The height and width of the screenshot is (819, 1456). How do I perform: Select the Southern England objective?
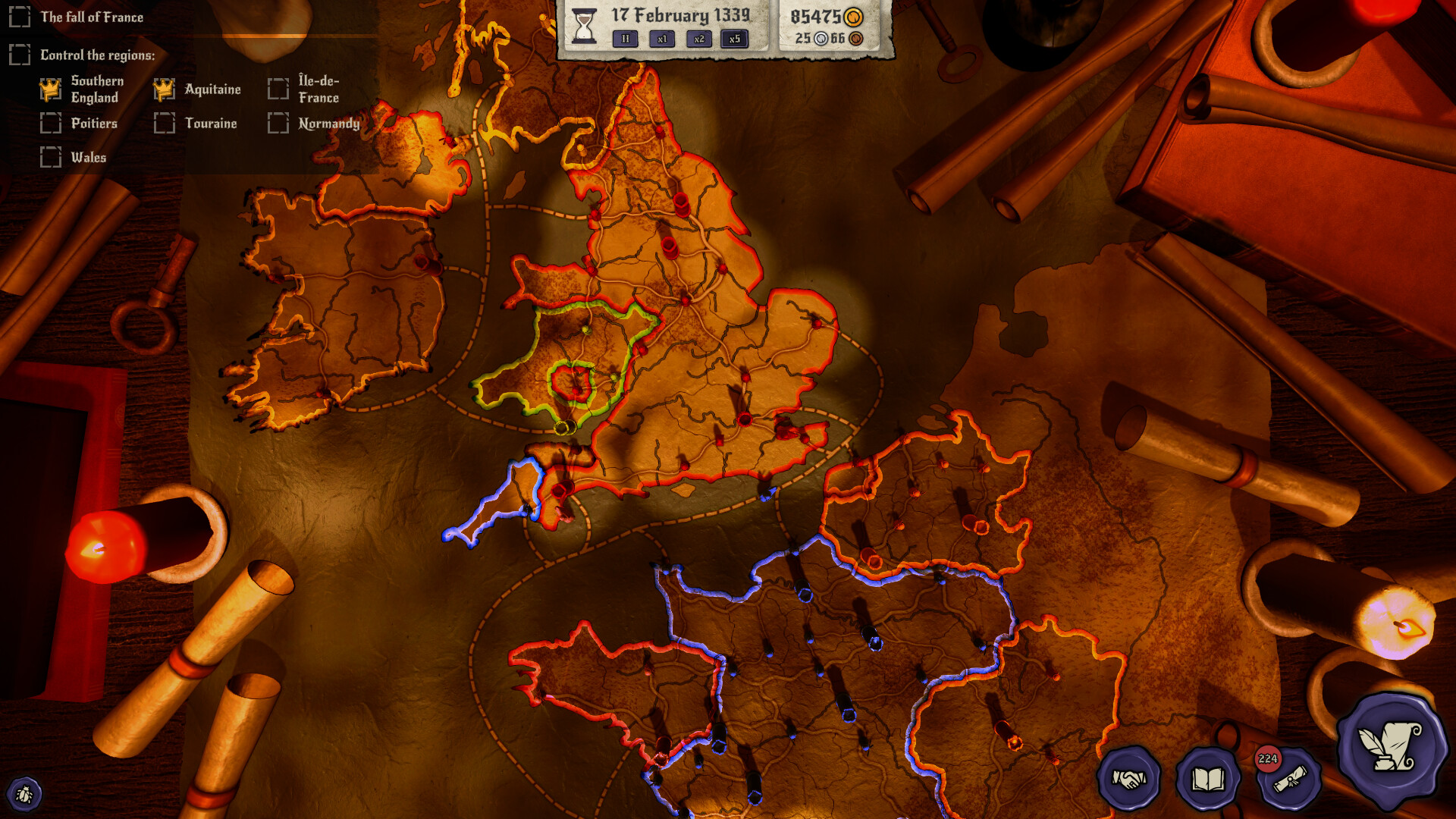94,89
